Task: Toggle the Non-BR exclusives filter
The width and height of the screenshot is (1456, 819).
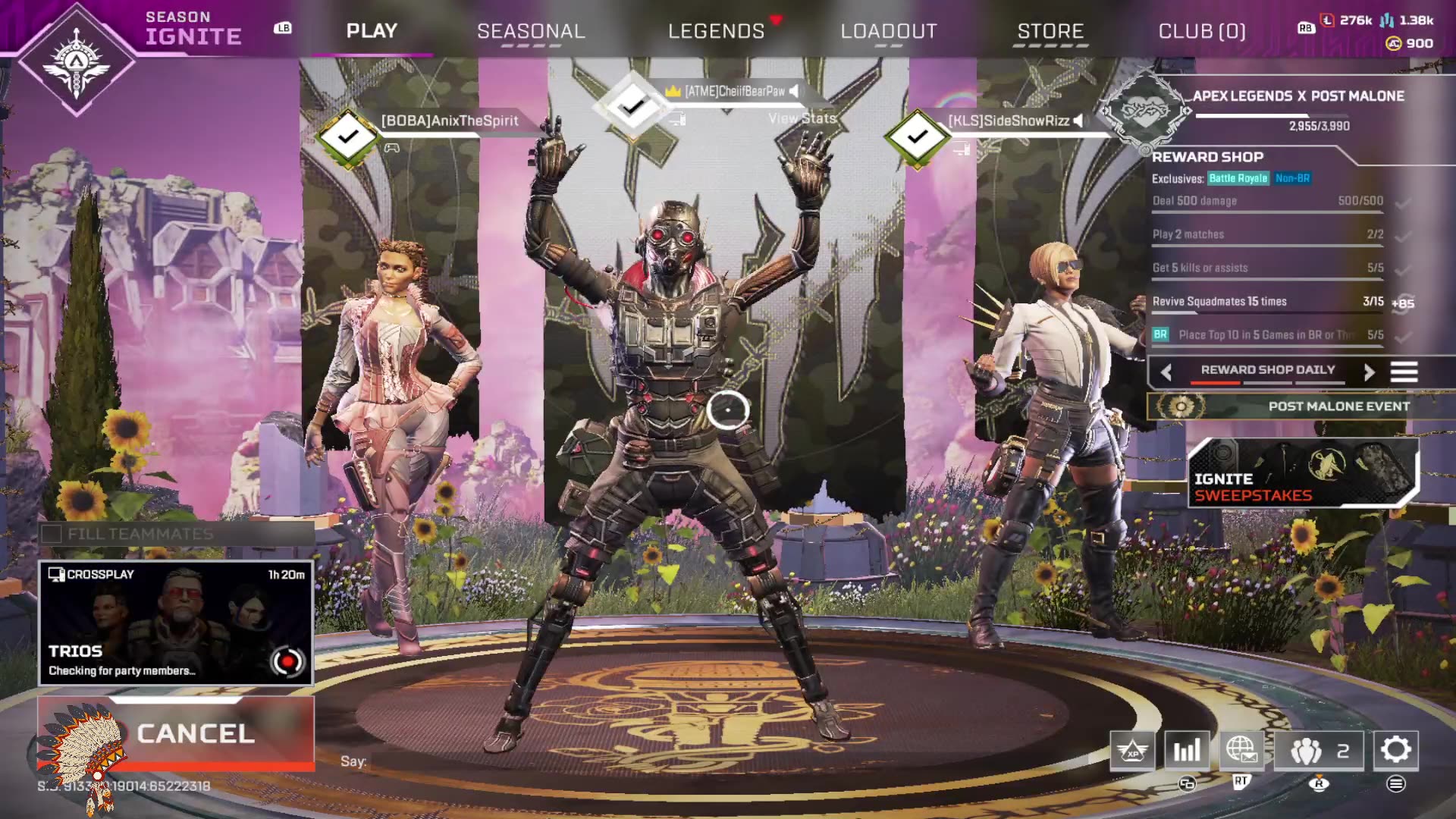Action: coord(1293,179)
